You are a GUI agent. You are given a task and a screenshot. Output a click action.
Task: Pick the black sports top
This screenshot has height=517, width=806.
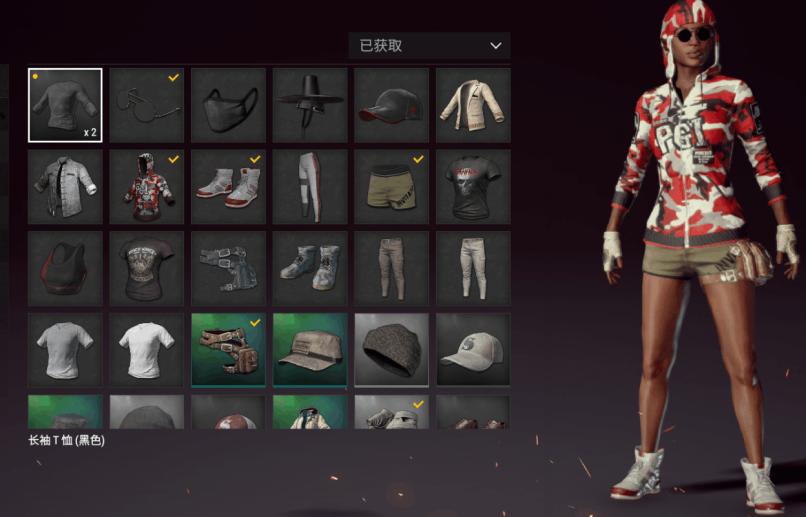pos(65,269)
